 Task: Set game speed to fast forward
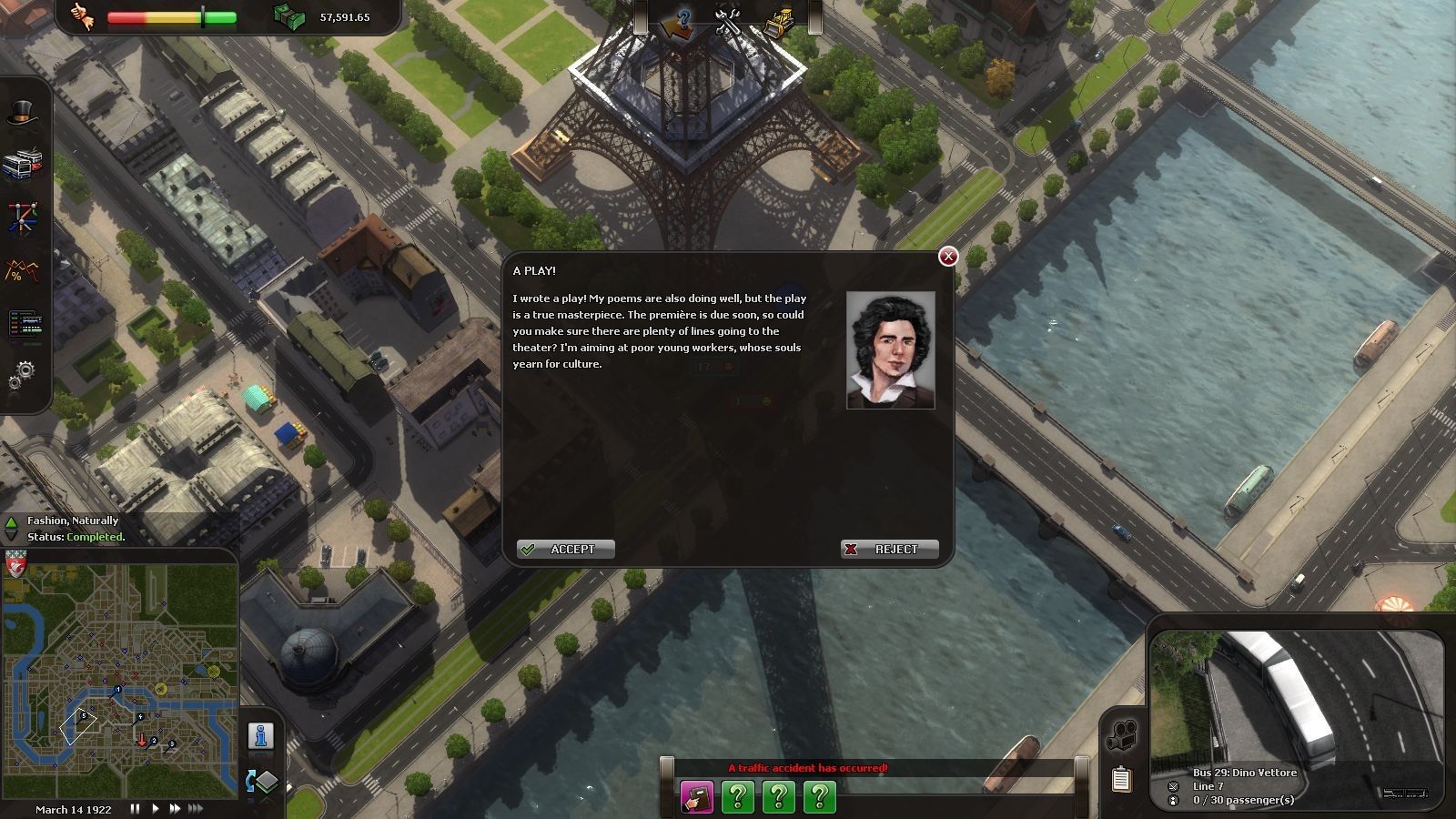175,808
